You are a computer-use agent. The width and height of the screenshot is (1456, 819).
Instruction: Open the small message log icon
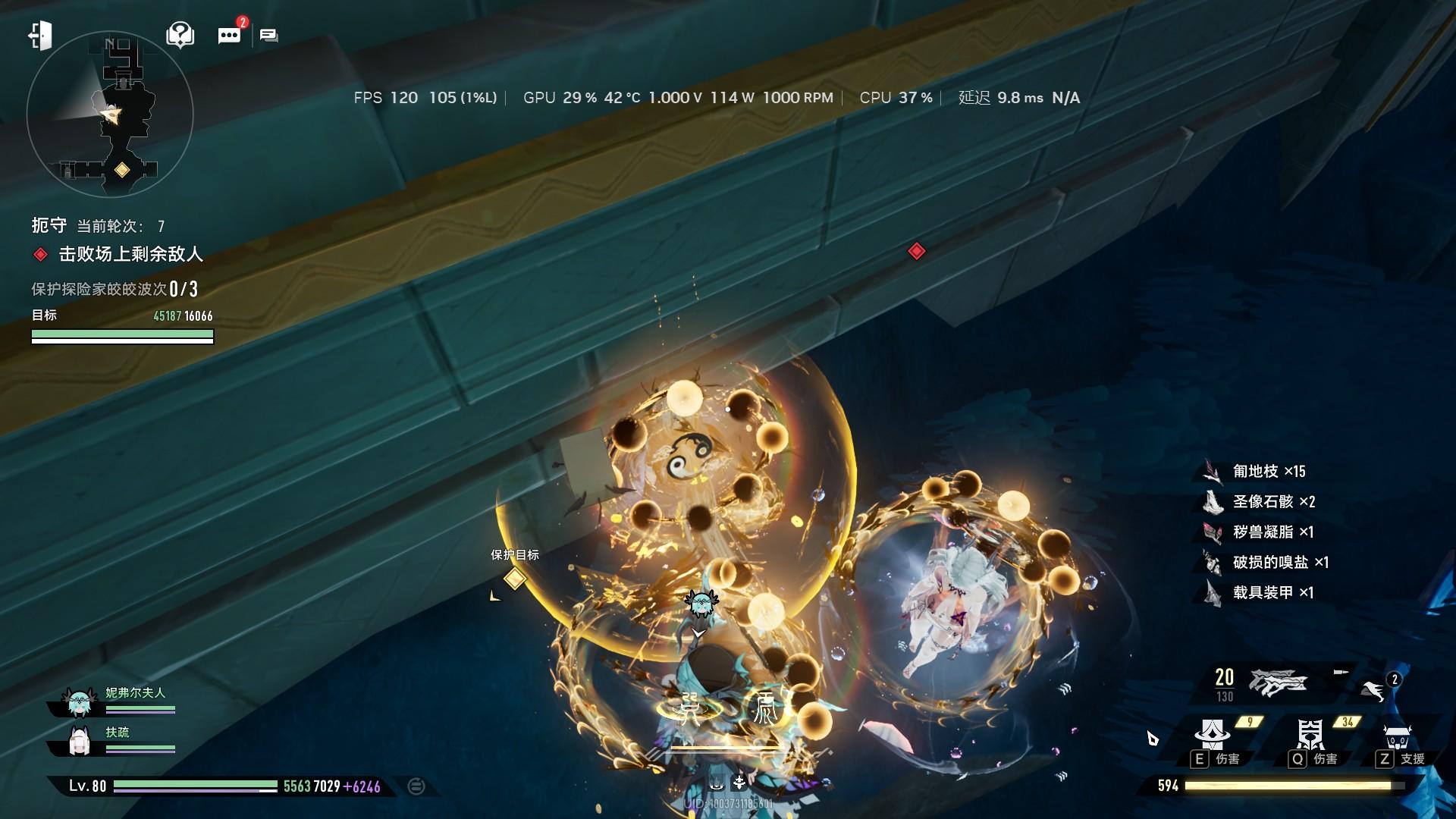coord(268,35)
